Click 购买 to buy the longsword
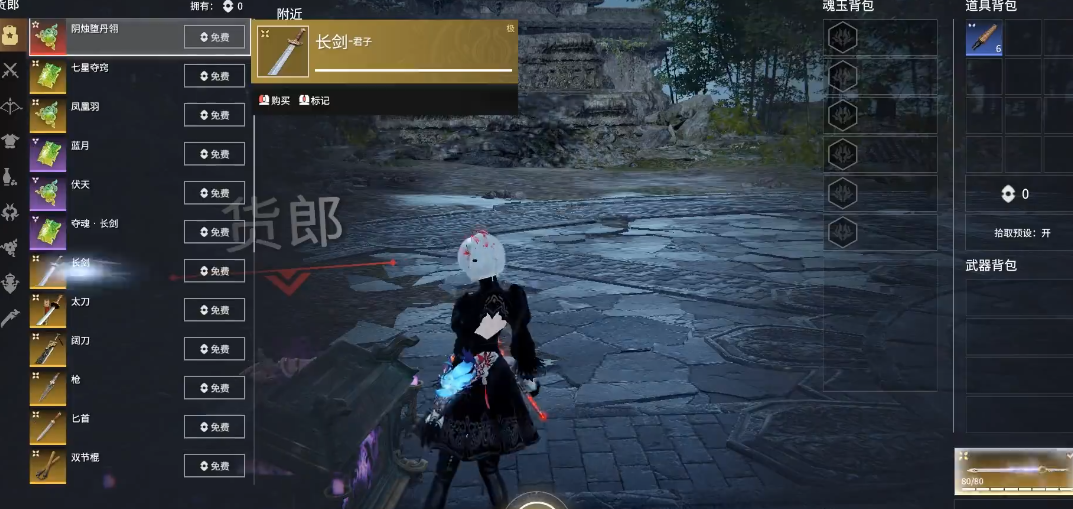This screenshot has height=509, width=1073. [274, 100]
